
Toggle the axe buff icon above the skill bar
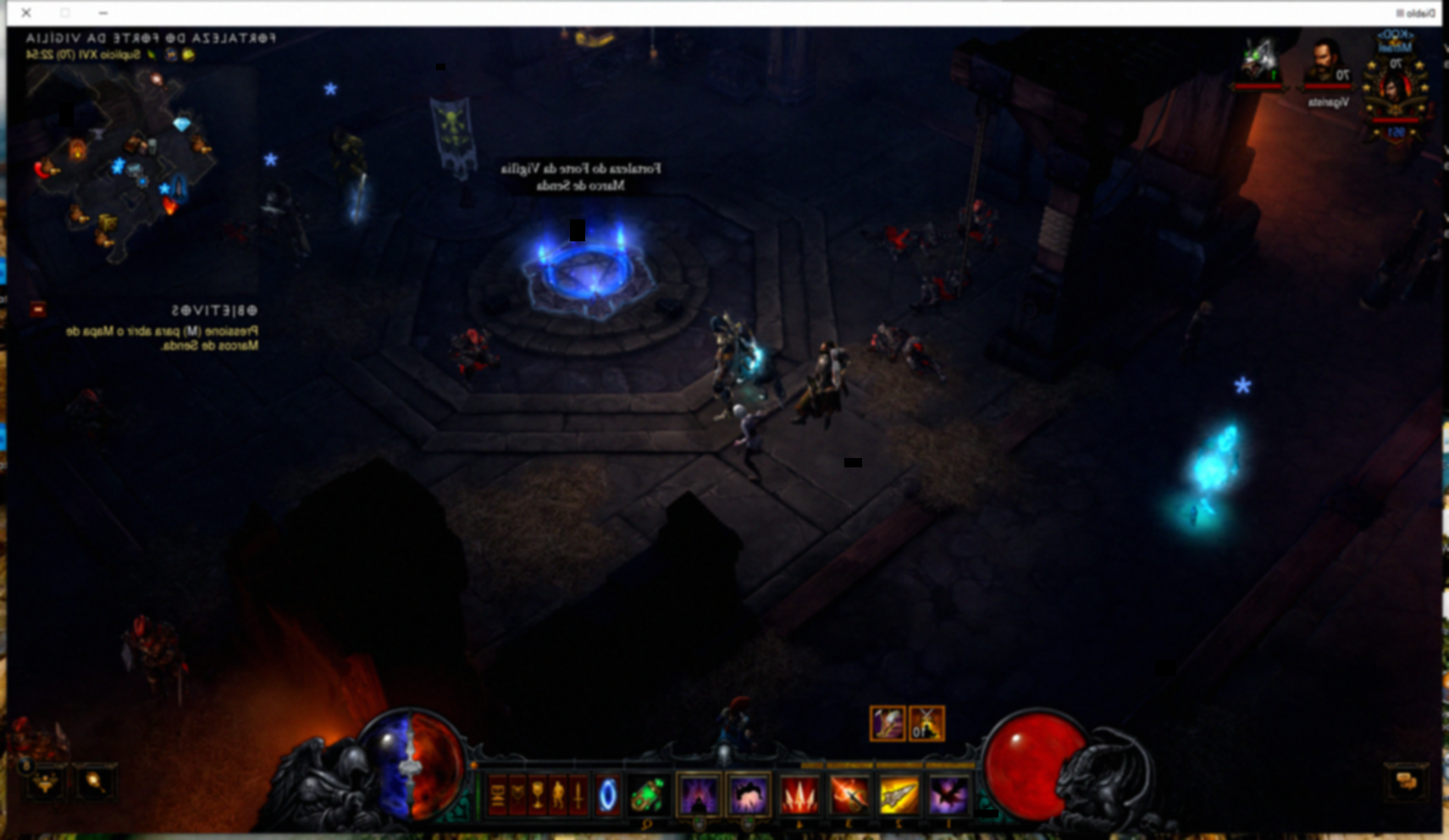click(x=888, y=724)
